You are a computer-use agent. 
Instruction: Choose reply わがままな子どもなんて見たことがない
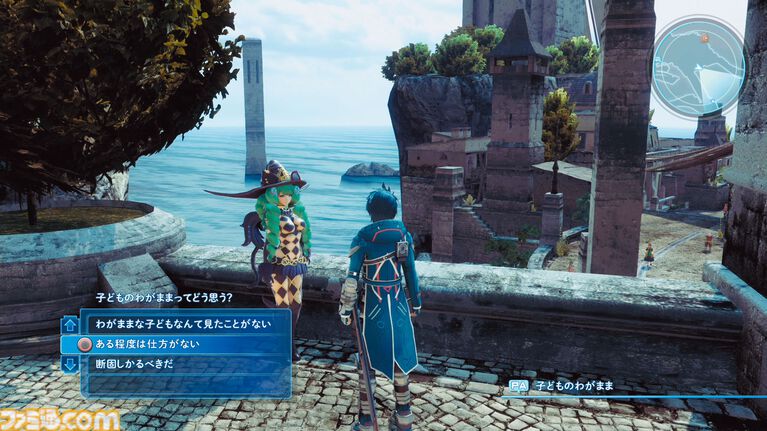tap(178, 324)
